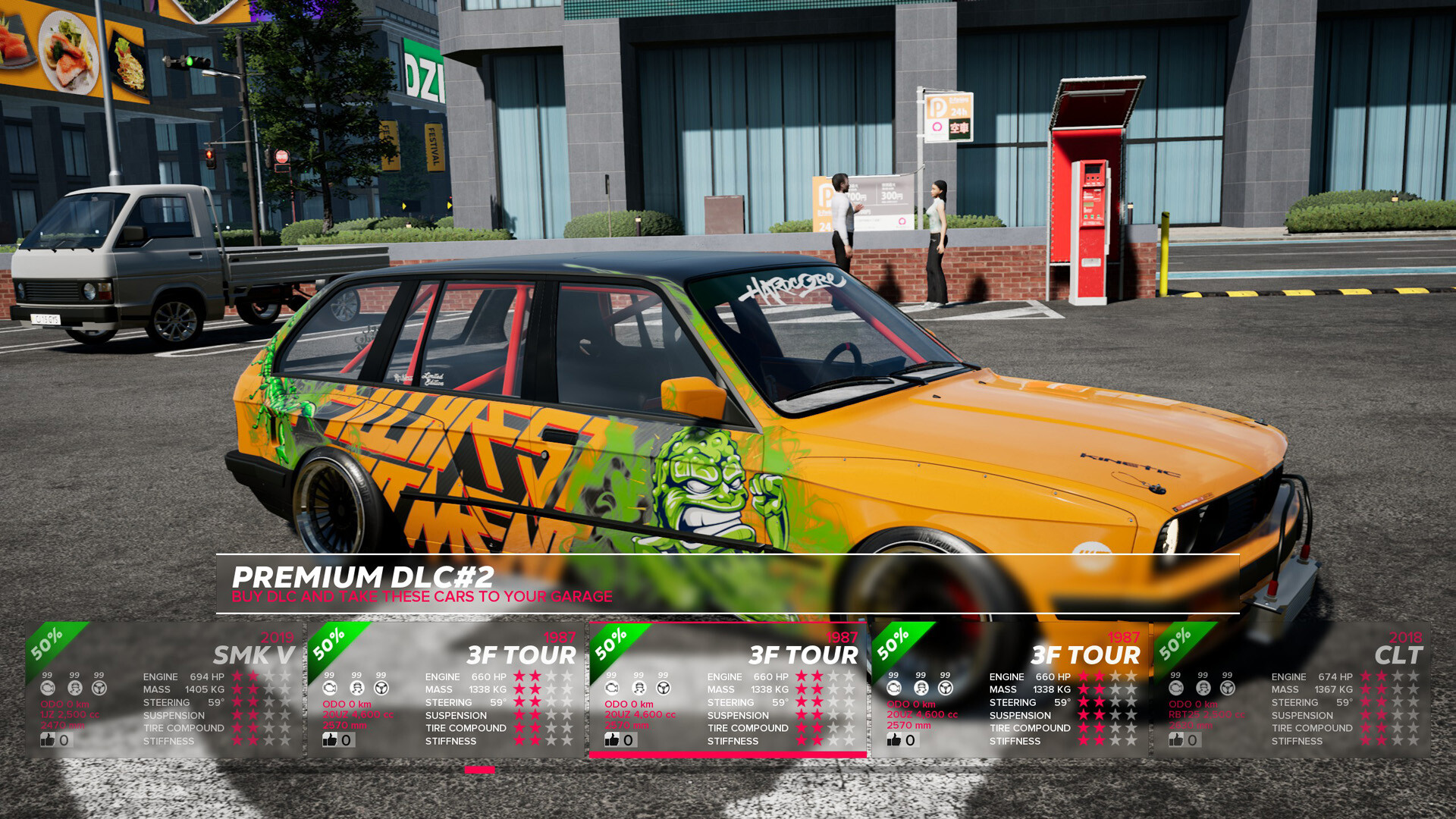This screenshot has width=1456, height=819.
Task: Toggle the like button on the highlighted 3F TOUR card
Action: [x=613, y=739]
